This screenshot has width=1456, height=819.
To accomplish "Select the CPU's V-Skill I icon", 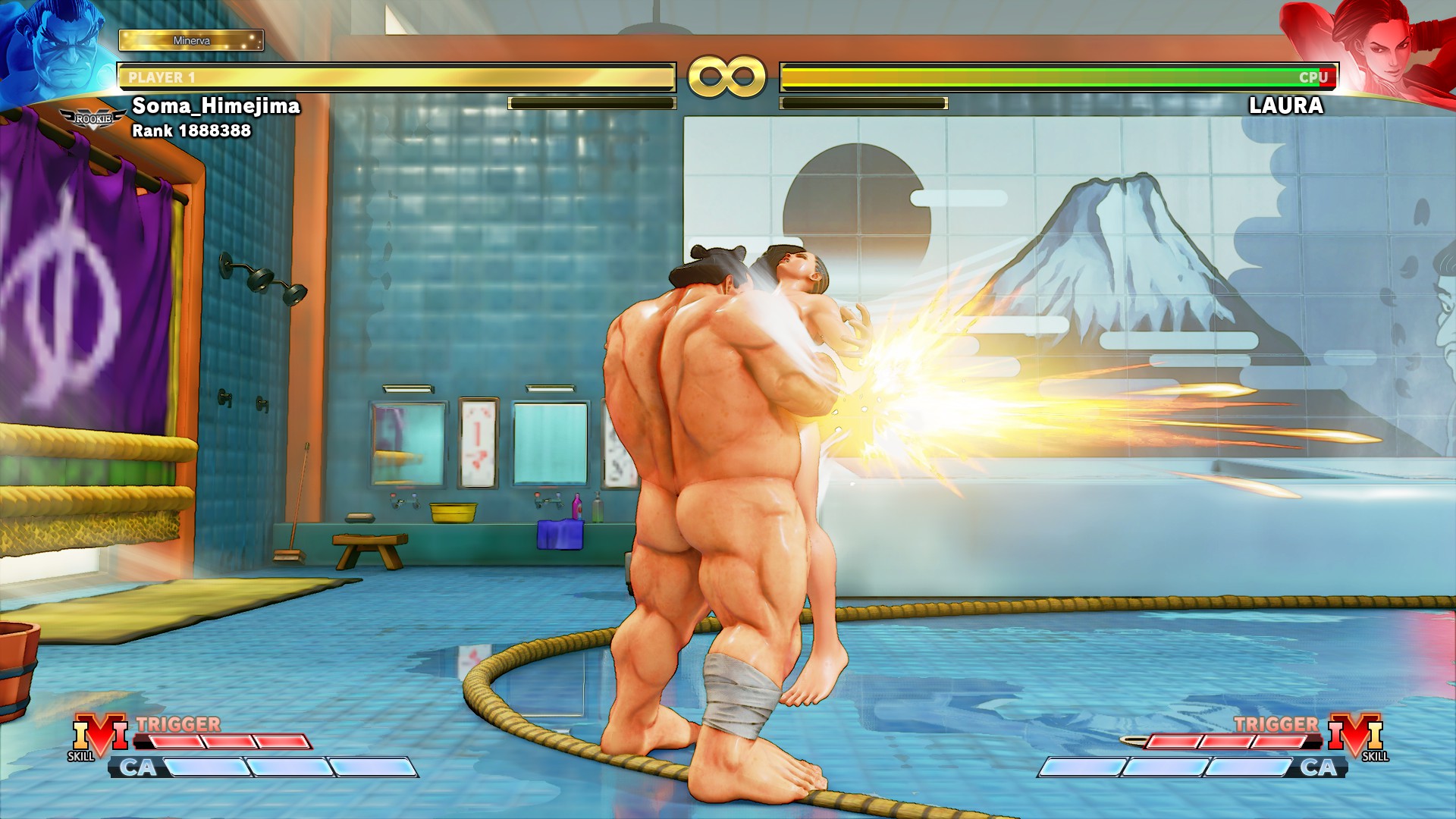I will point(1355,733).
